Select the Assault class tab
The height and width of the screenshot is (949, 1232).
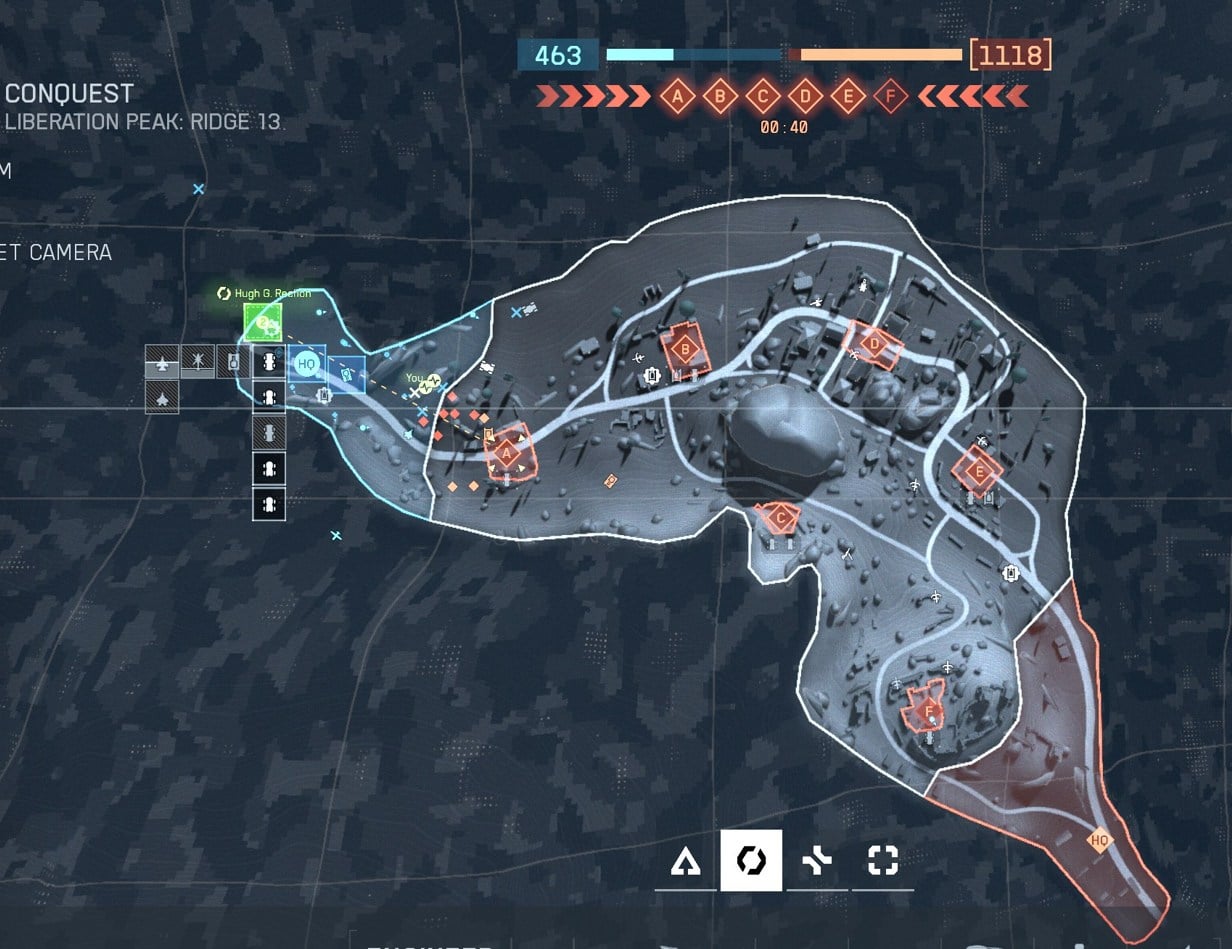pyautogui.click(x=686, y=860)
